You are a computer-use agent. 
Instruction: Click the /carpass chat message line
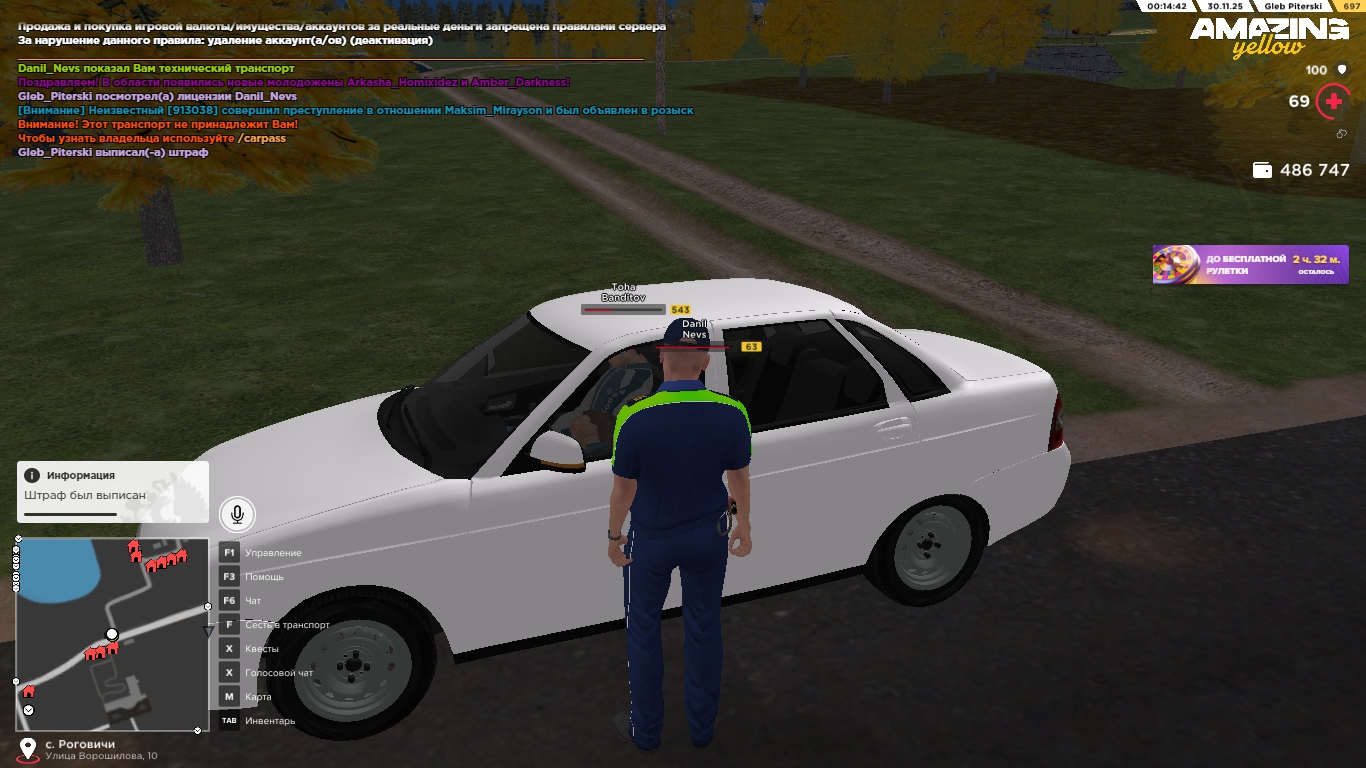152,138
